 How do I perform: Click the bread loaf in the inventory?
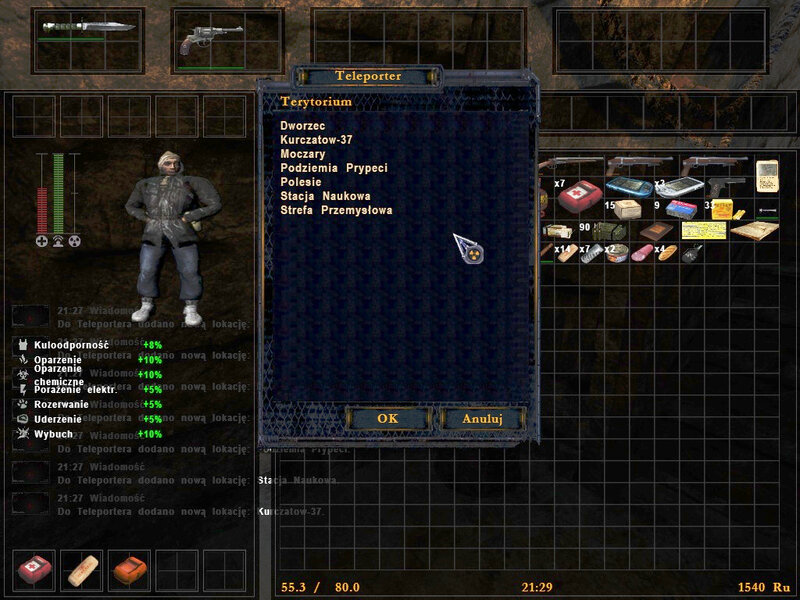[x=669, y=253]
